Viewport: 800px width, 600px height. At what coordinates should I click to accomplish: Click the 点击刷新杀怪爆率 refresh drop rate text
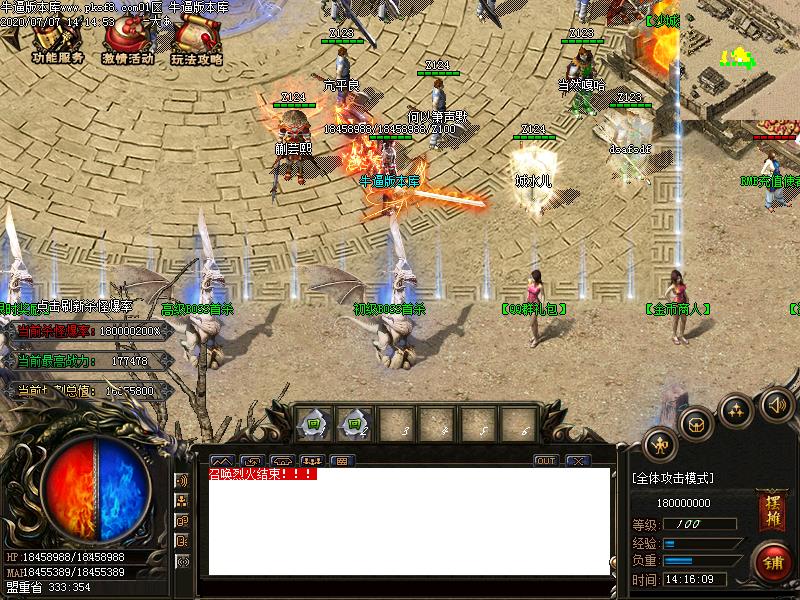pos(85,306)
